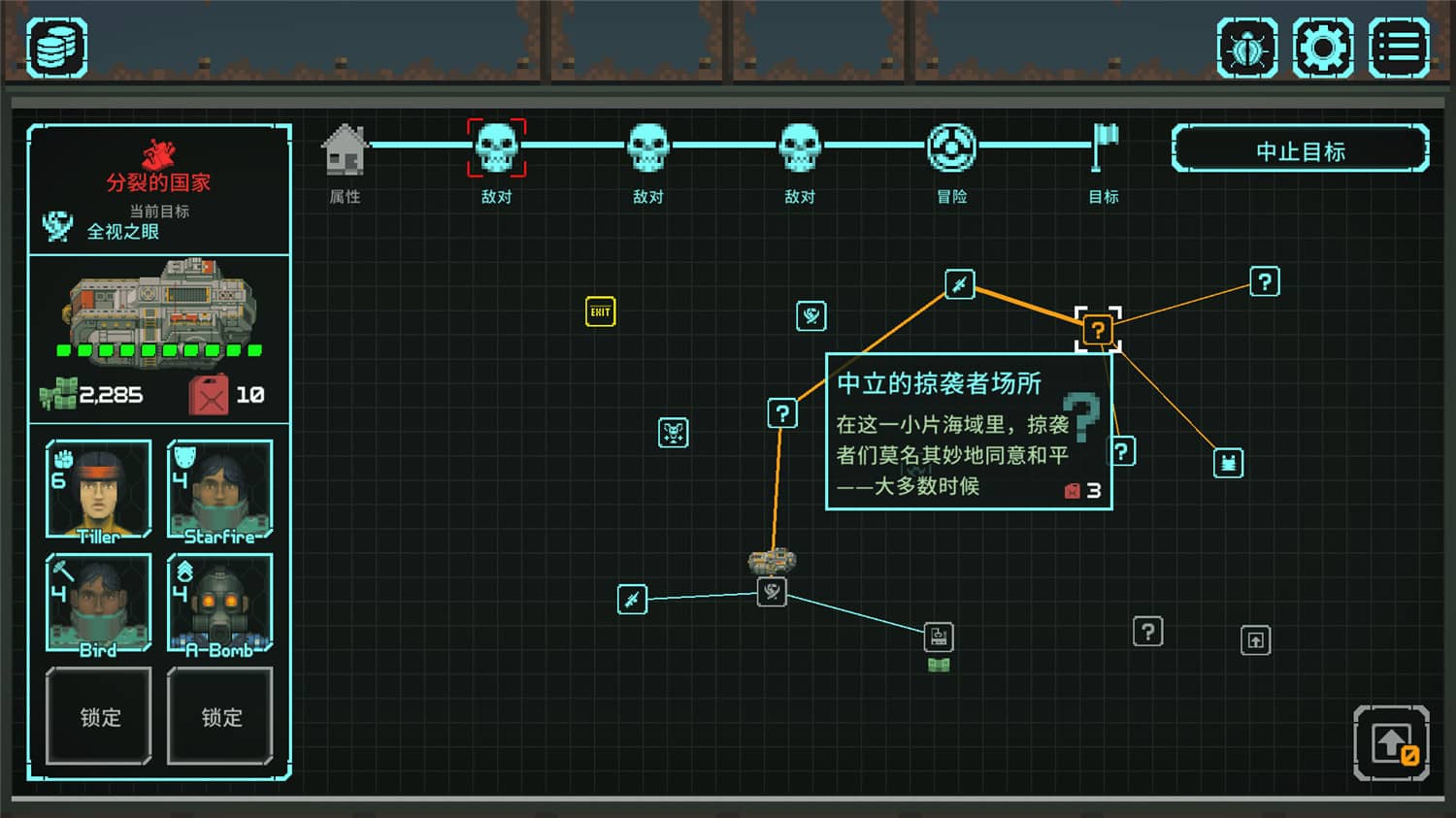Click the coin stack icon in the top left
The height and width of the screenshot is (818, 1456).
(54, 45)
